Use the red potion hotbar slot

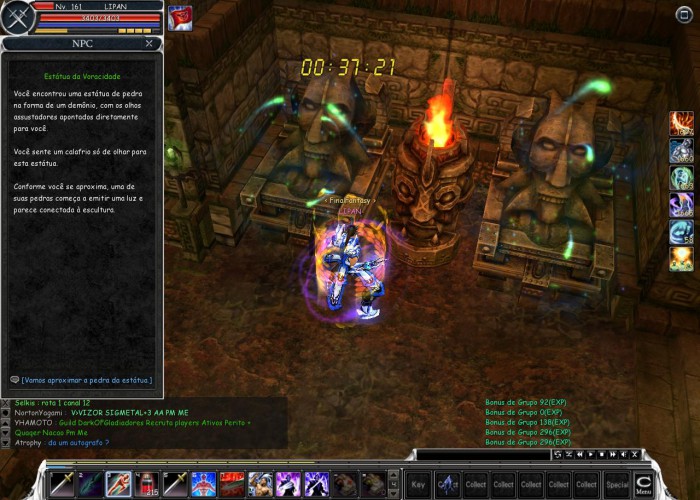point(147,484)
